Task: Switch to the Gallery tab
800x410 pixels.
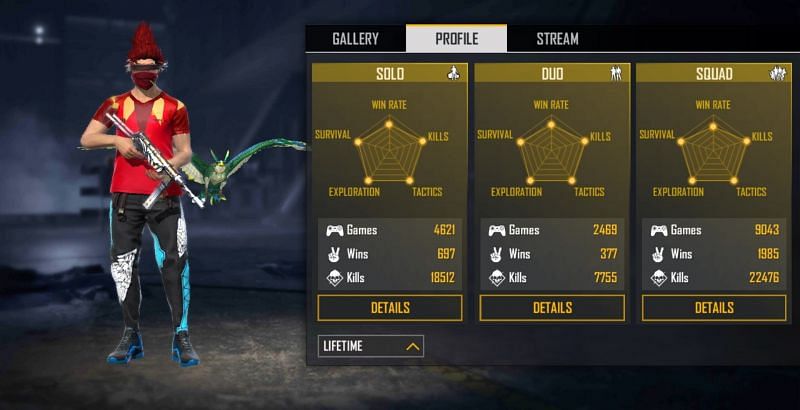Action: (x=355, y=39)
